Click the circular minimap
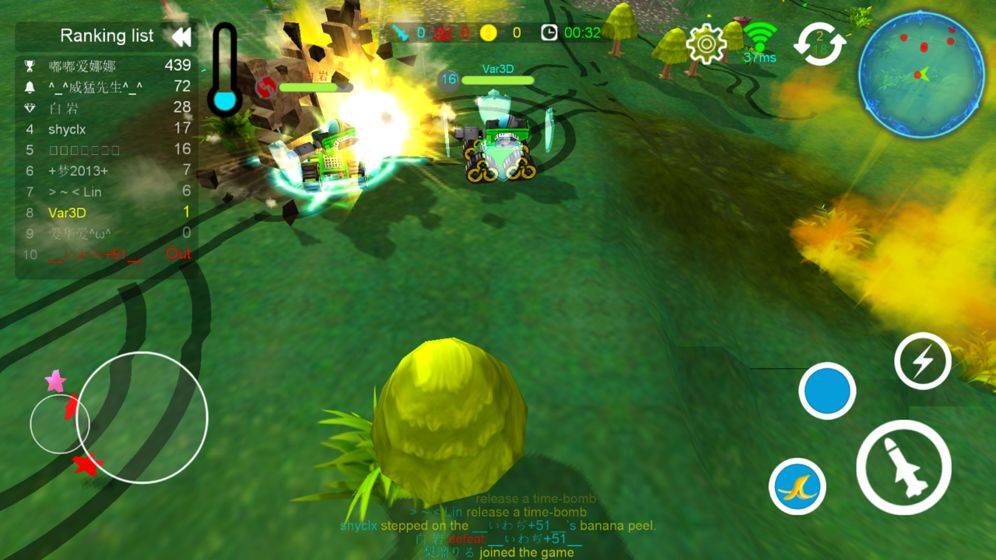The width and height of the screenshot is (996, 560). point(921,74)
